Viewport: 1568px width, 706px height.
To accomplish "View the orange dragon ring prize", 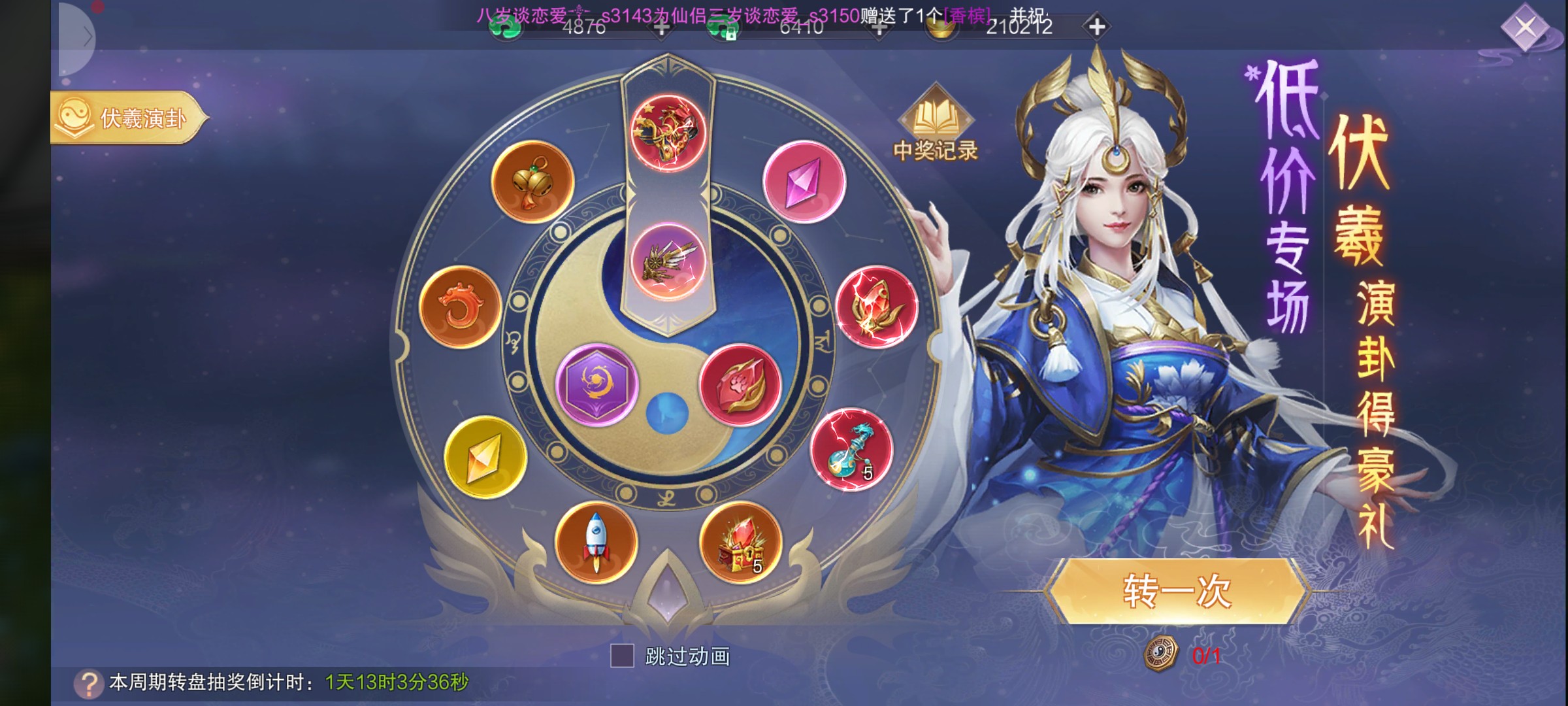I will (460, 307).
